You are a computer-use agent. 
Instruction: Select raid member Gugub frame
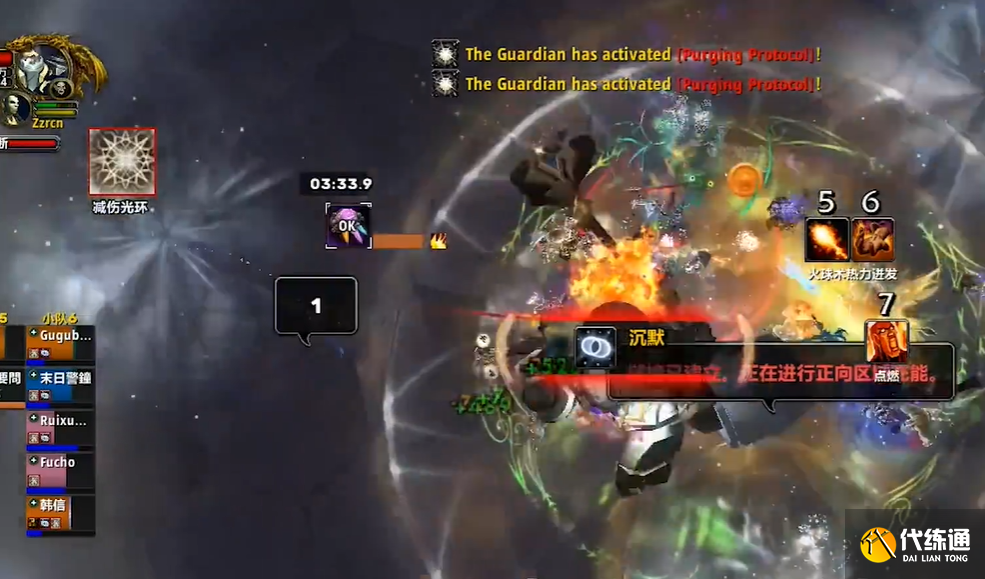60,343
